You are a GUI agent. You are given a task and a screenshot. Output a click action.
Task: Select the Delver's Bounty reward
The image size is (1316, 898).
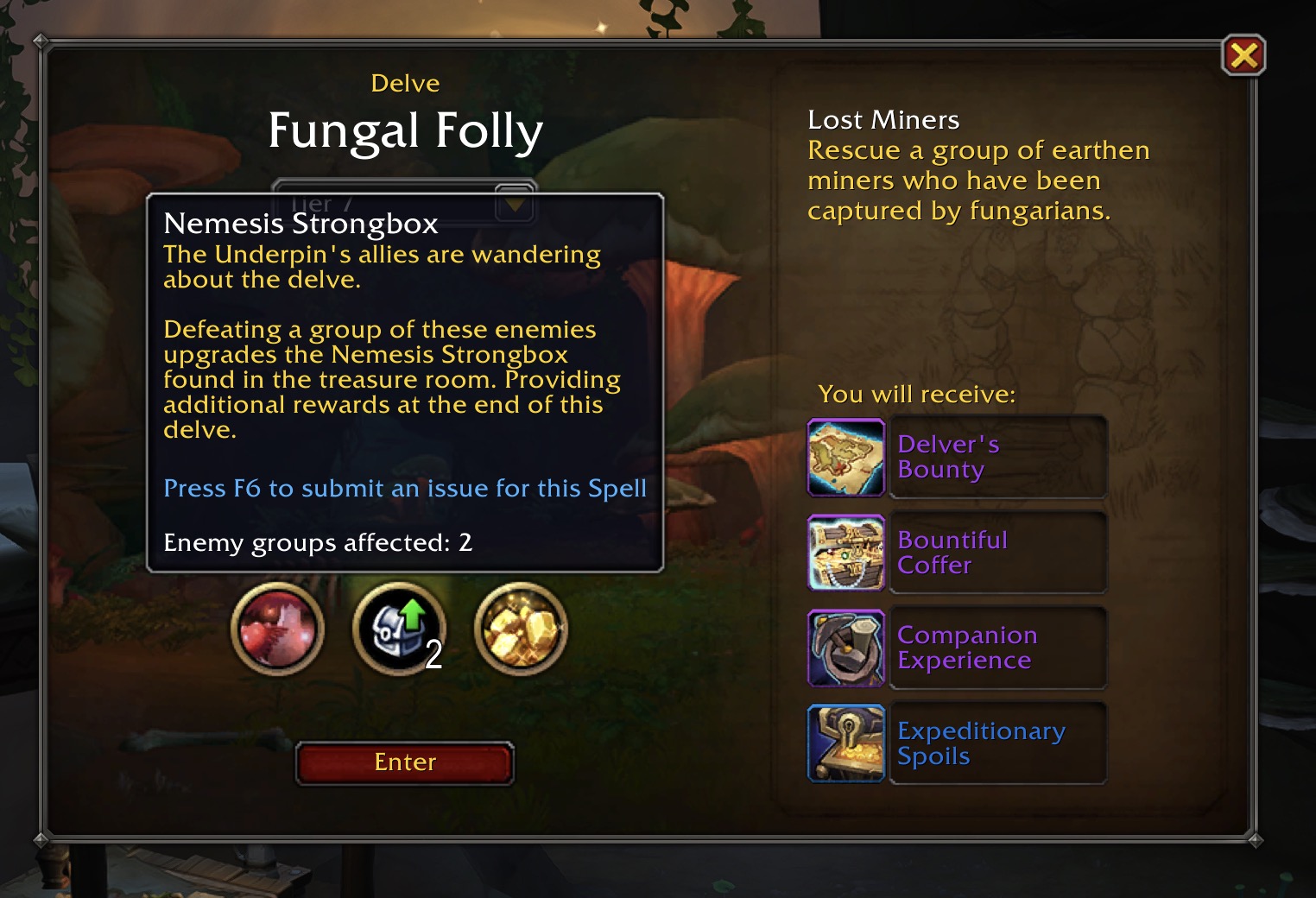[956, 457]
